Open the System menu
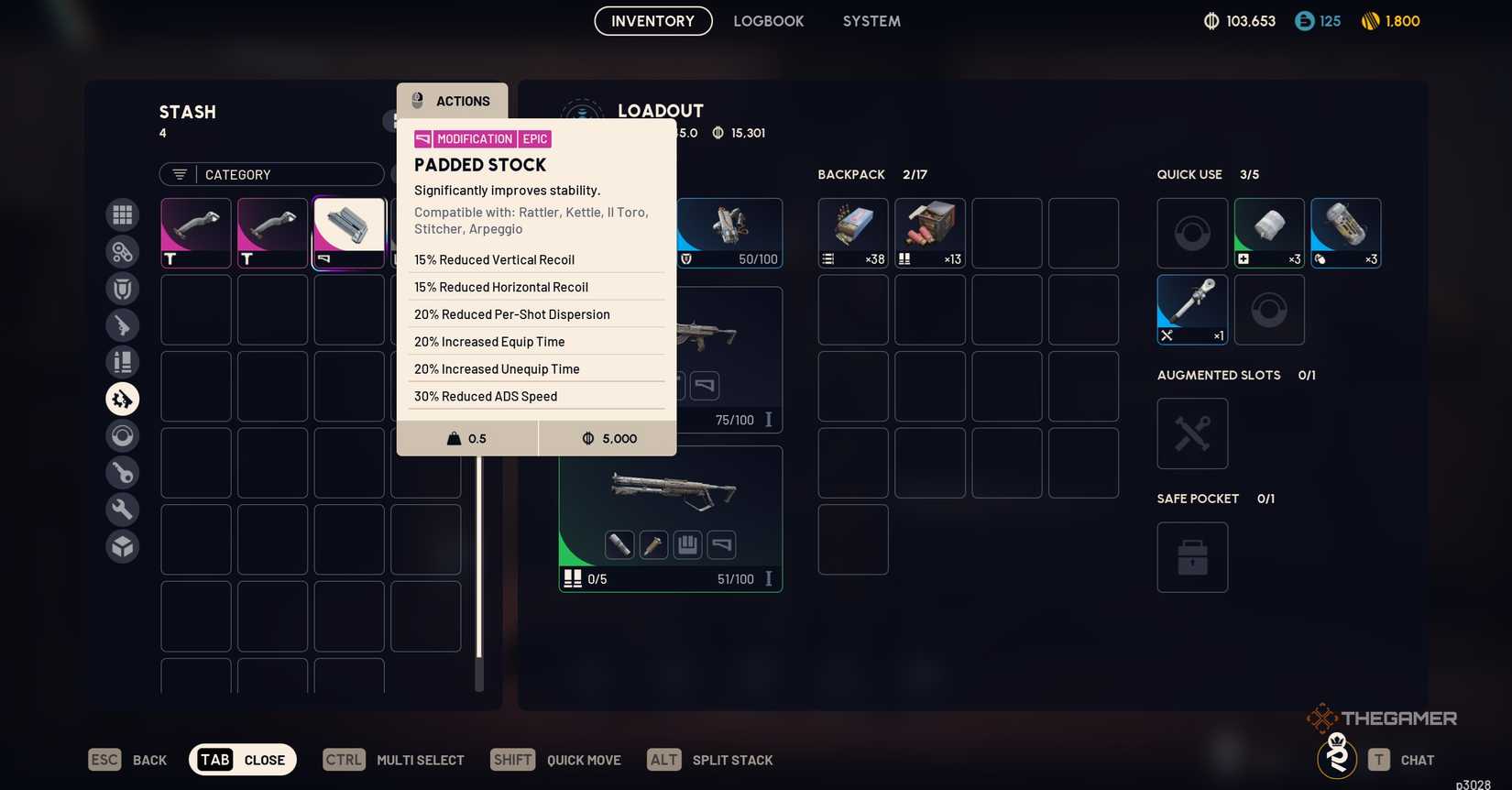 [x=870, y=20]
